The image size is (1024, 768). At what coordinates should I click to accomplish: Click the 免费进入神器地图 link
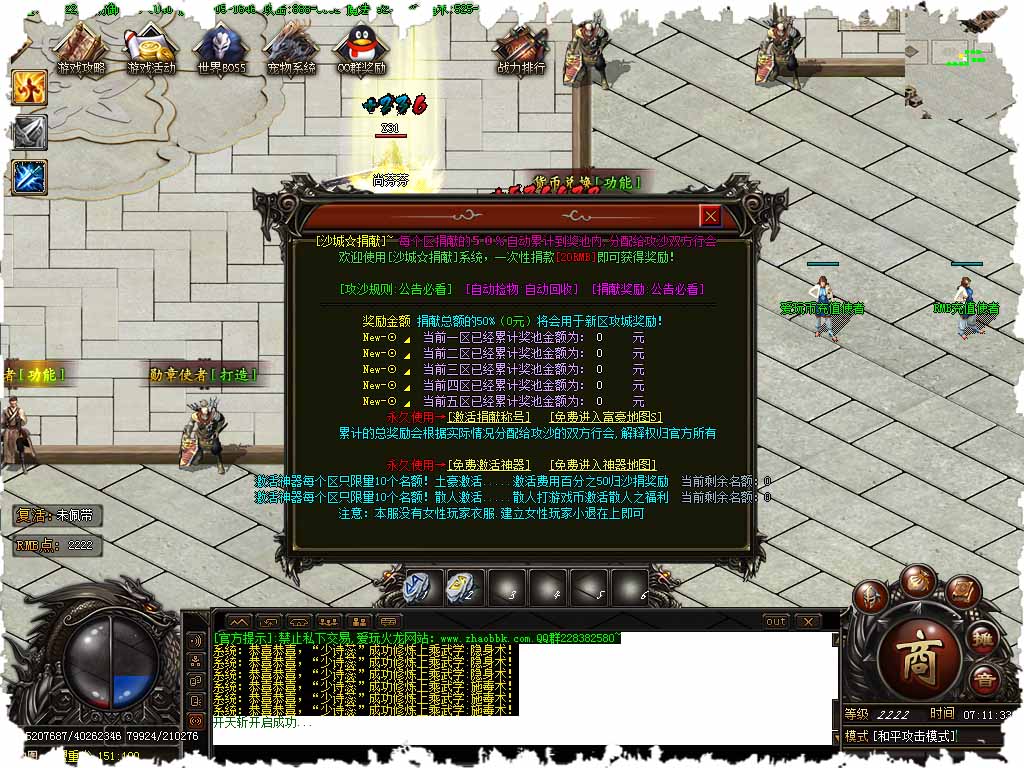[603, 465]
